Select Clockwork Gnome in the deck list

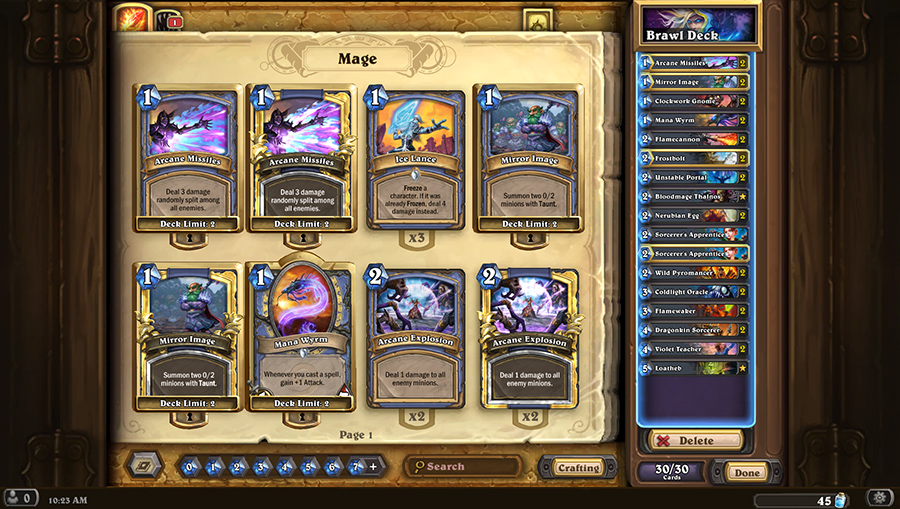(x=692, y=100)
